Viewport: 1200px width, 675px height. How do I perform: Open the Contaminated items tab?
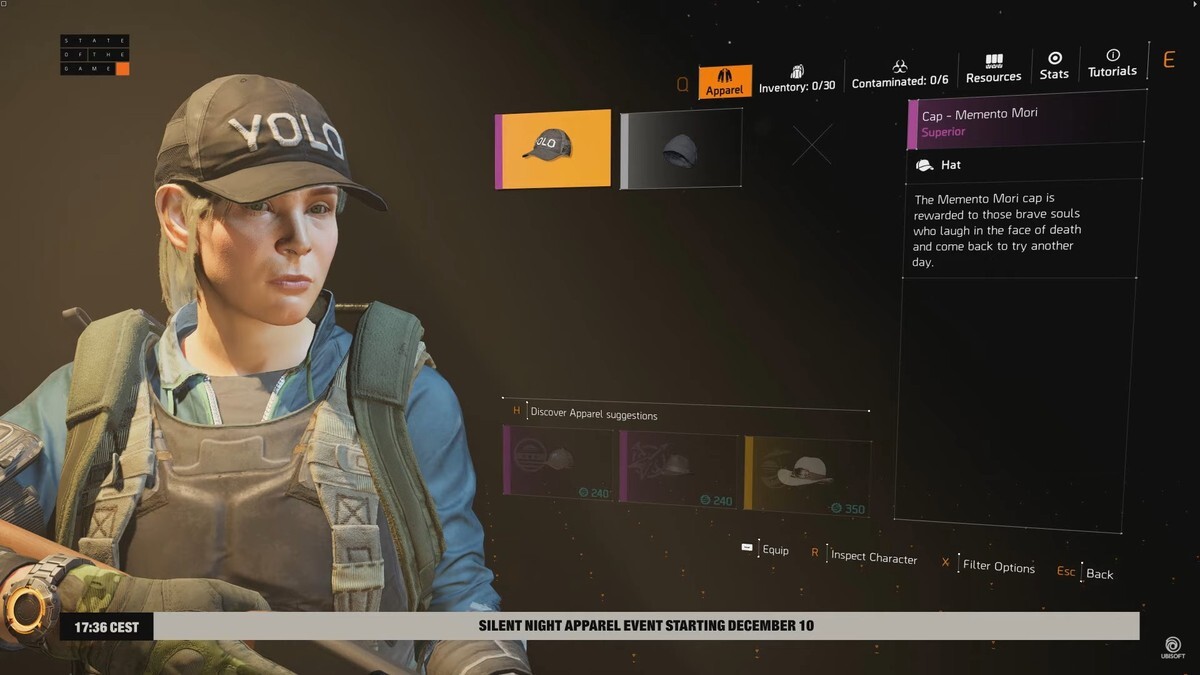click(x=900, y=75)
